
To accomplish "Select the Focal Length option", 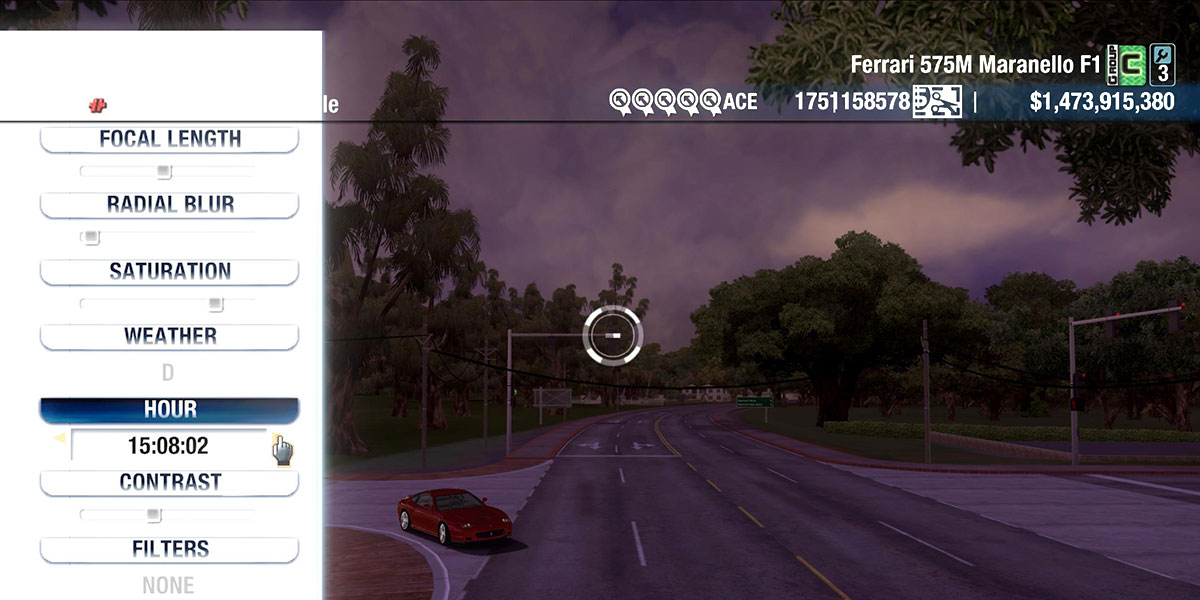I will [169, 139].
